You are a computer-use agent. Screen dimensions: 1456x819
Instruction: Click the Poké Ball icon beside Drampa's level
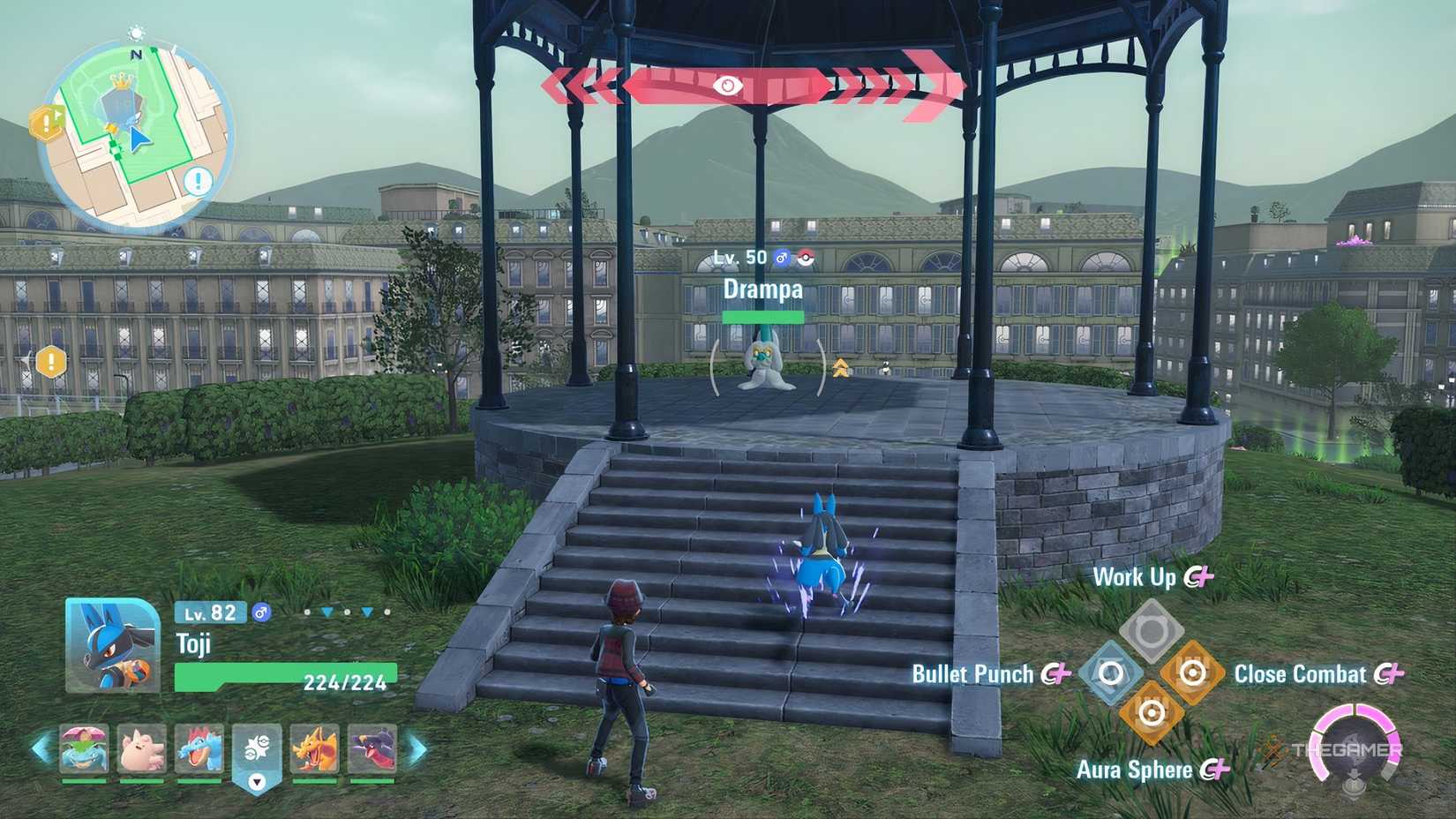coord(805,258)
